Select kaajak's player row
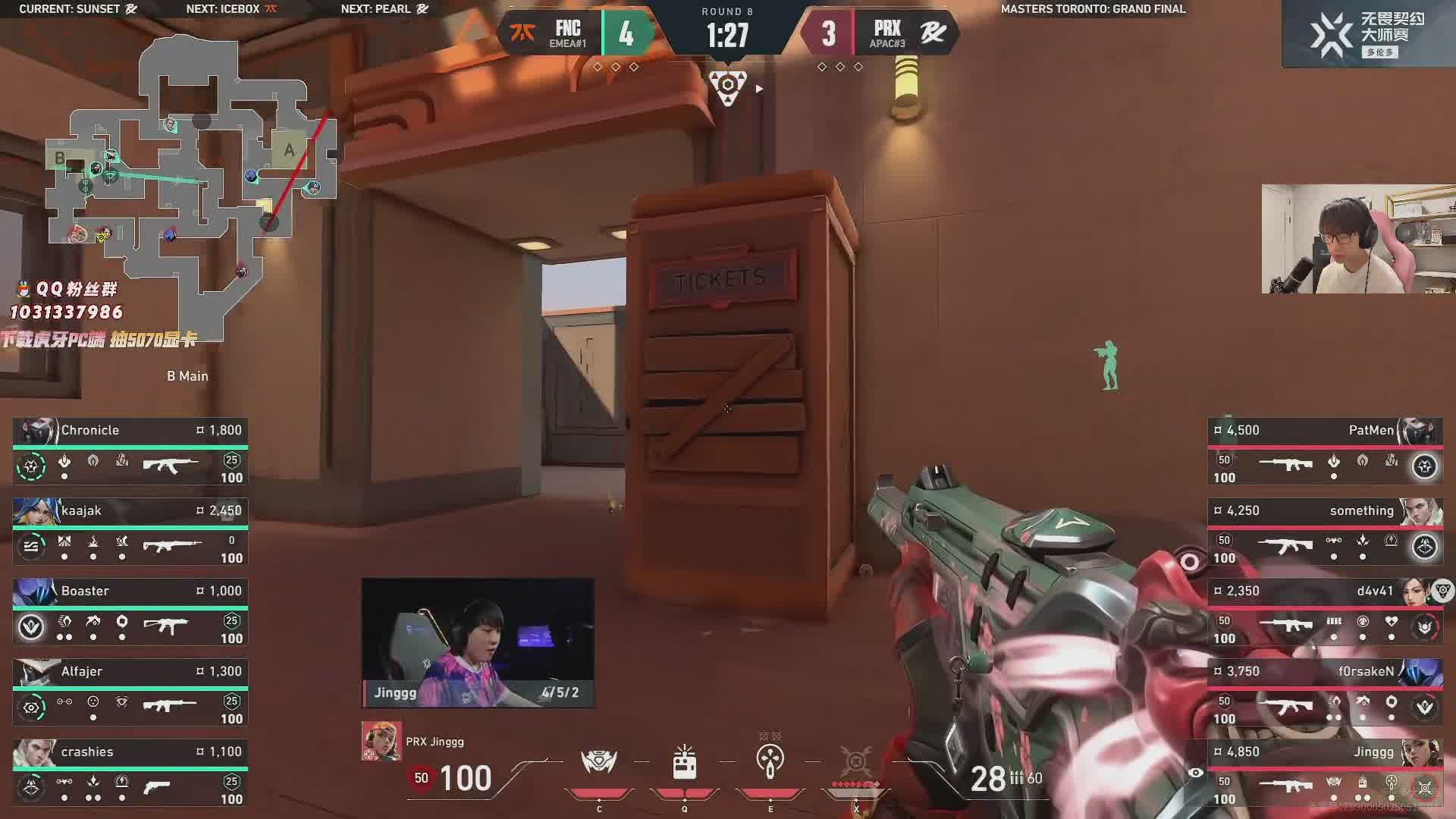 coord(130,532)
